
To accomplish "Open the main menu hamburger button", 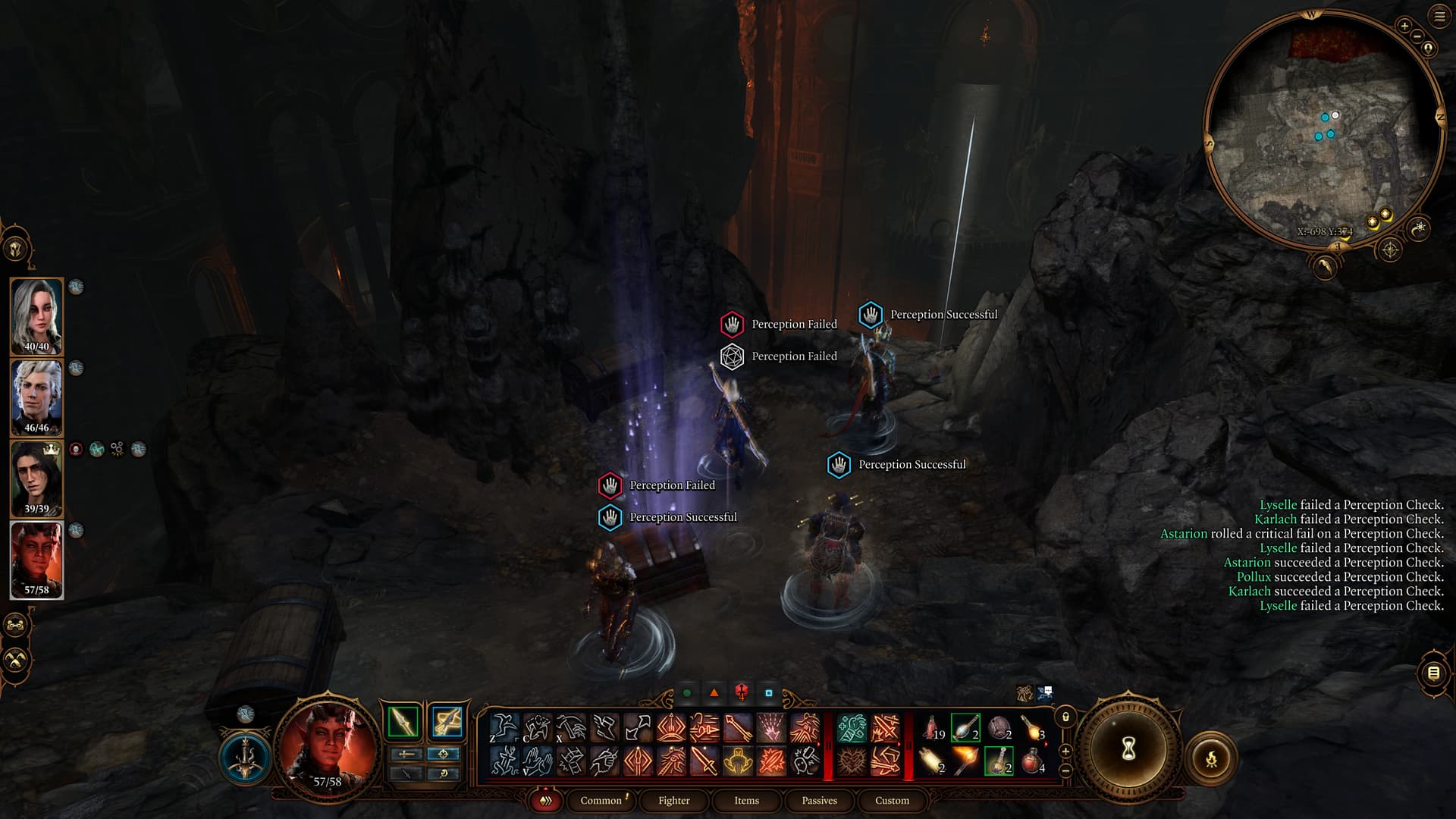I will click(x=1439, y=16).
